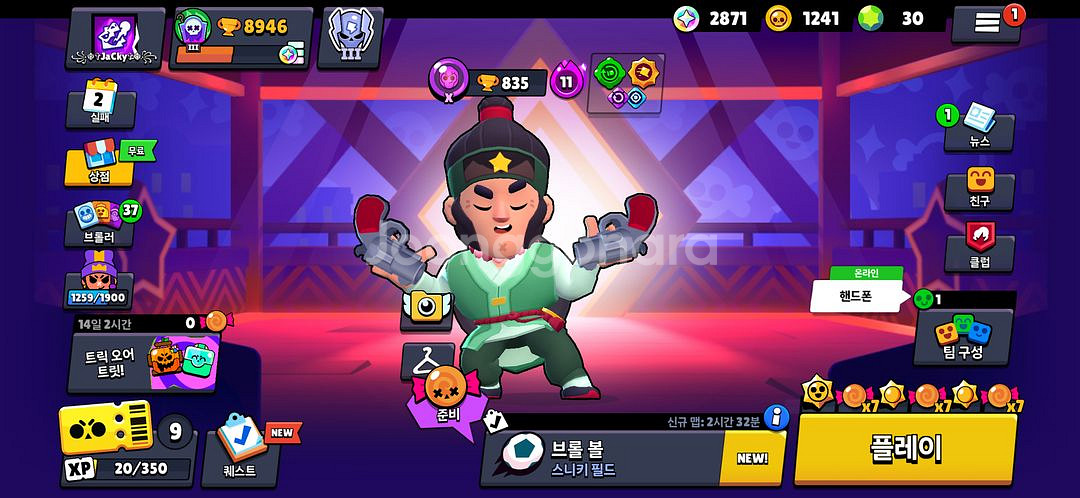Open the 클럽 club page
Image resolution: width=1080 pixels, height=498 pixels.
point(978,246)
